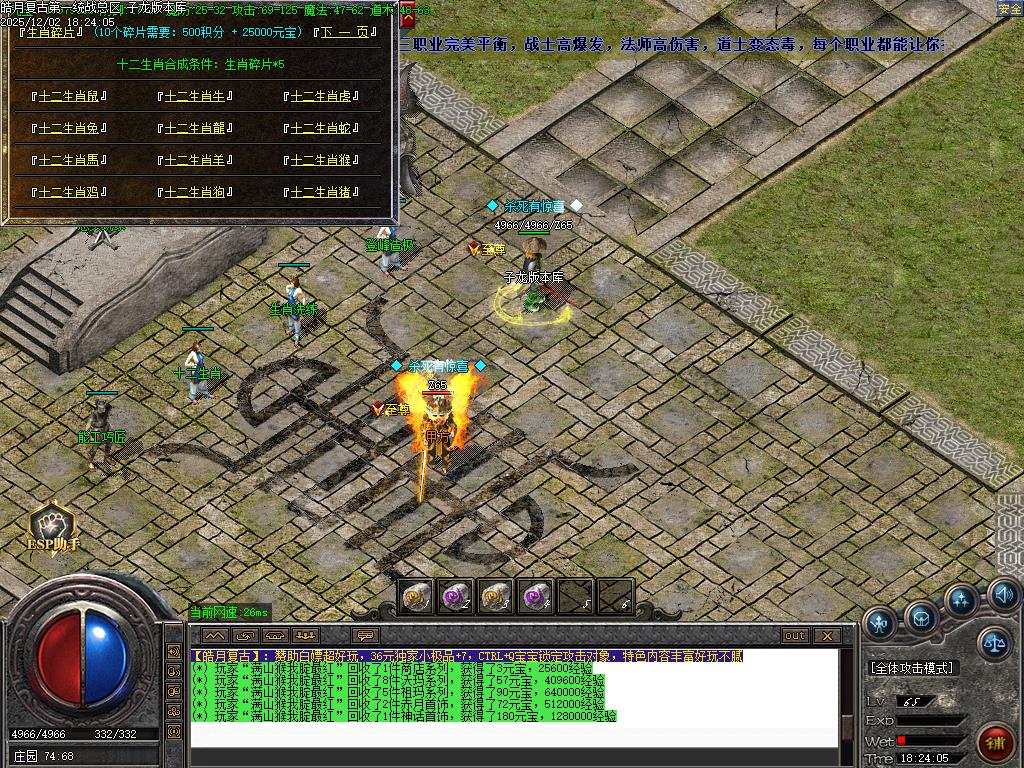Image resolution: width=1024 pixels, height=768 pixels.
Task: Open the ESP助手 assistant
Action: 53,527
